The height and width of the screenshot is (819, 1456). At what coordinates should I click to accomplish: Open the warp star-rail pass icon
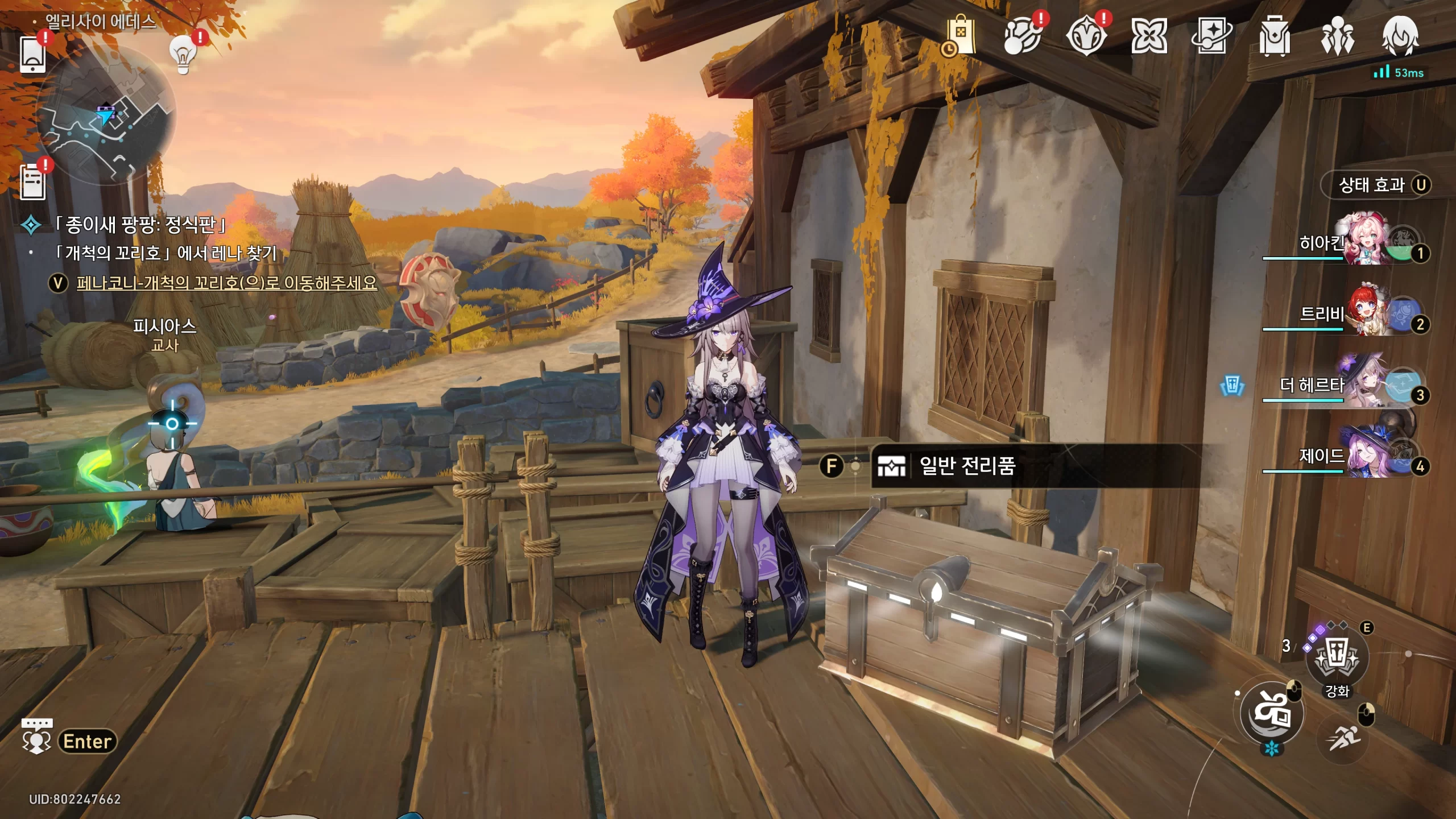[x=1211, y=36]
